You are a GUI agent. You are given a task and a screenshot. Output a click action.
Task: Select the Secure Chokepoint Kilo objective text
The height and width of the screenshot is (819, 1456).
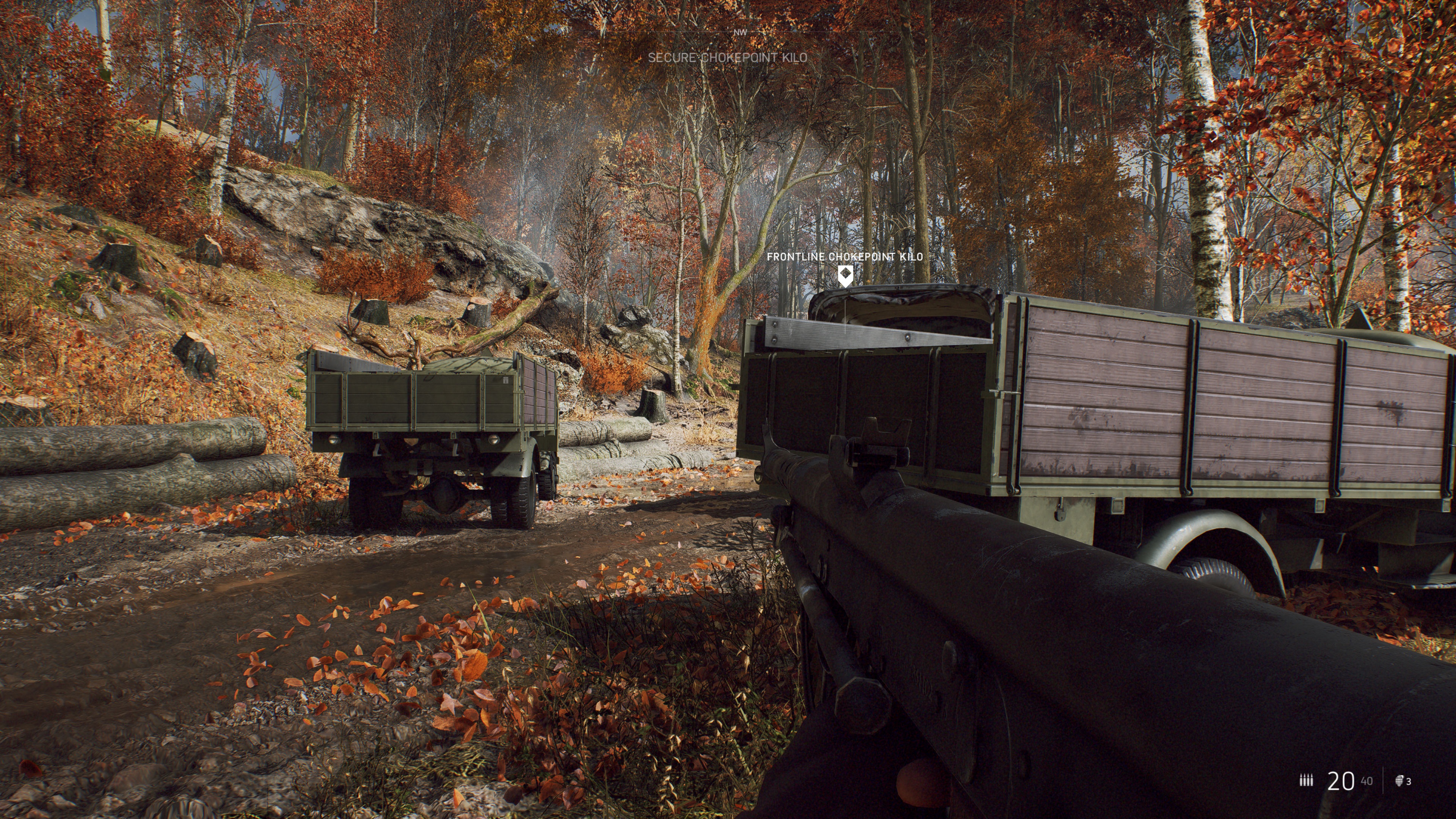pos(728,58)
